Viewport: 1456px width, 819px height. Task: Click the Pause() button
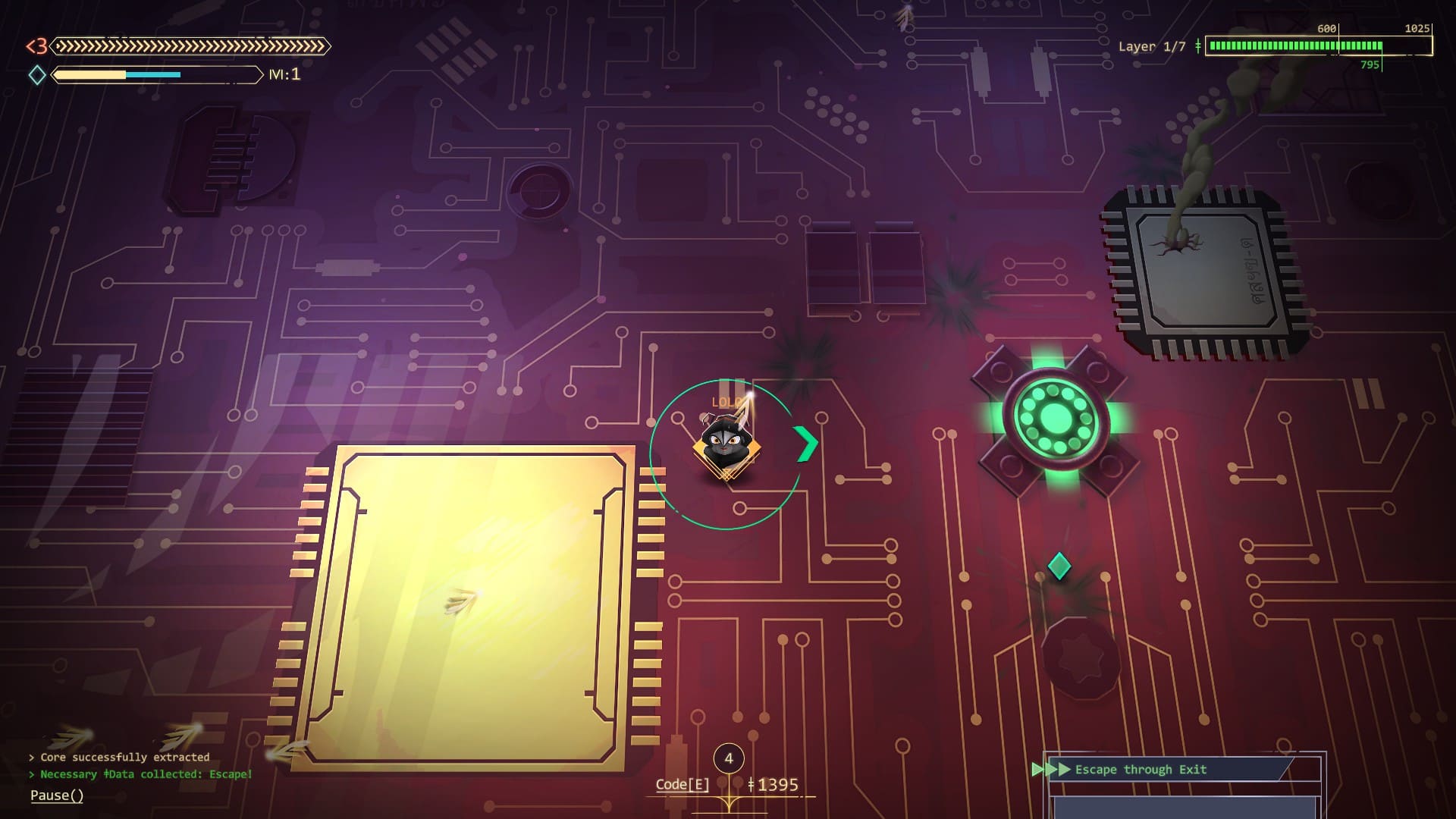pos(57,795)
